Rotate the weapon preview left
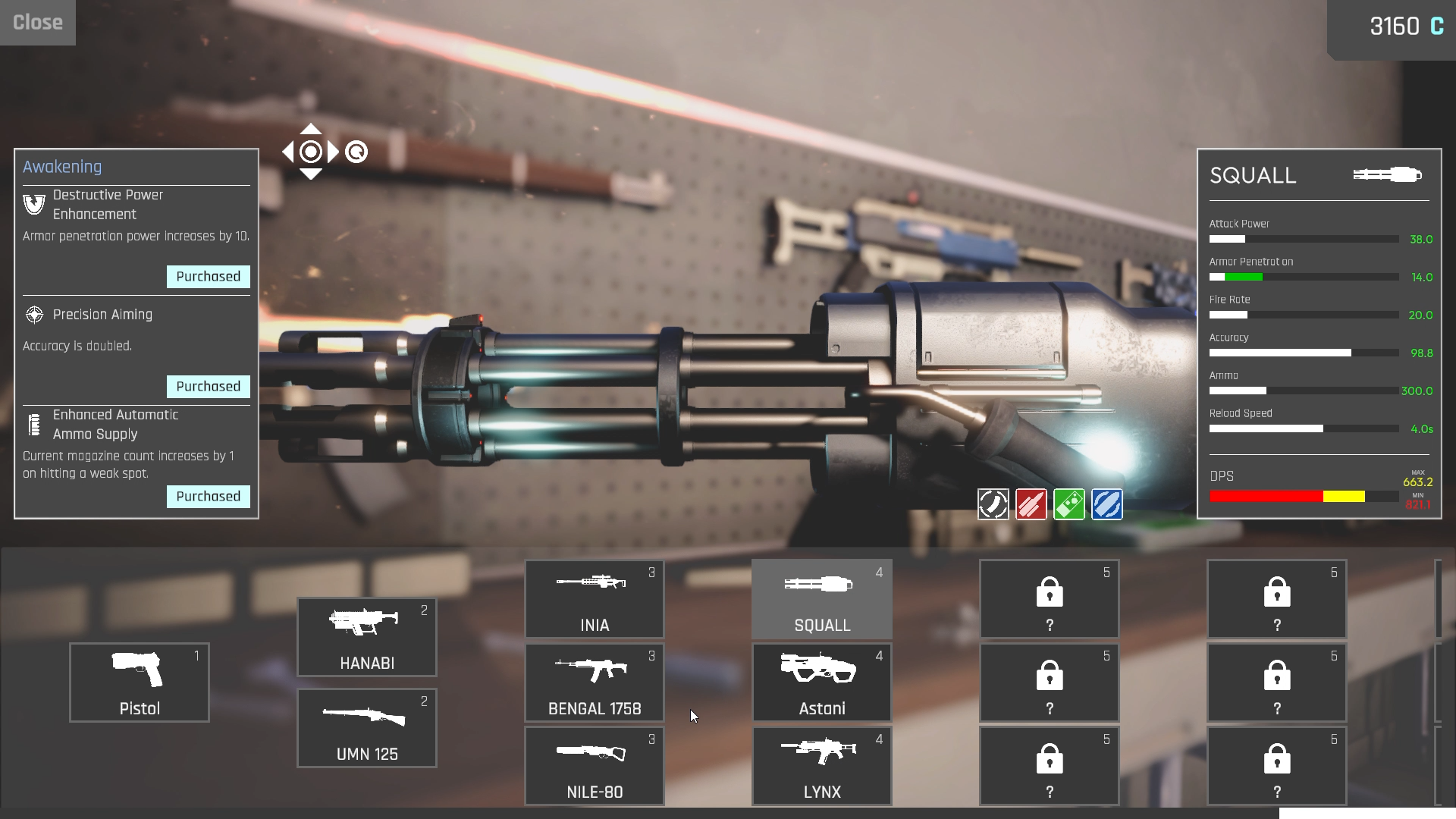Viewport: 1456px width, 819px height. point(288,152)
